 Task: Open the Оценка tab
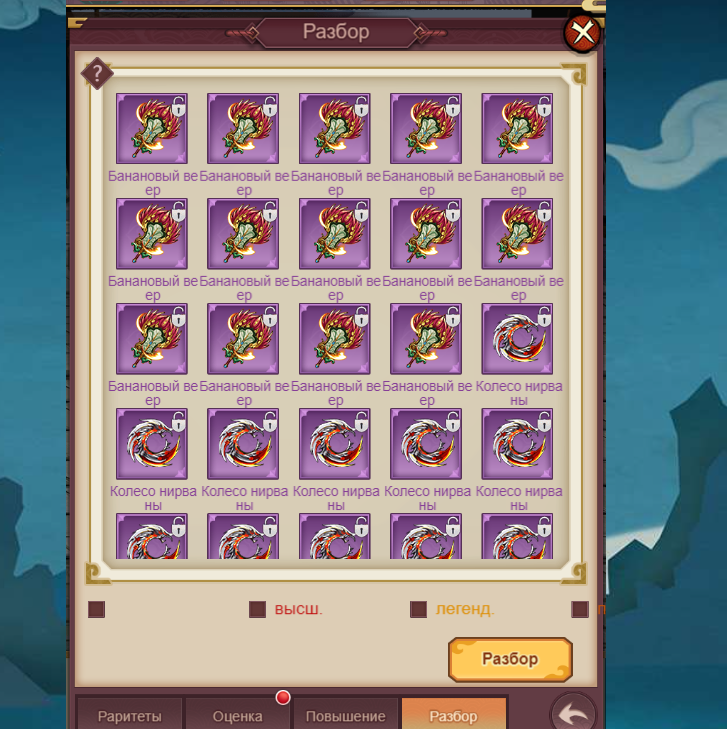point(238,716)
